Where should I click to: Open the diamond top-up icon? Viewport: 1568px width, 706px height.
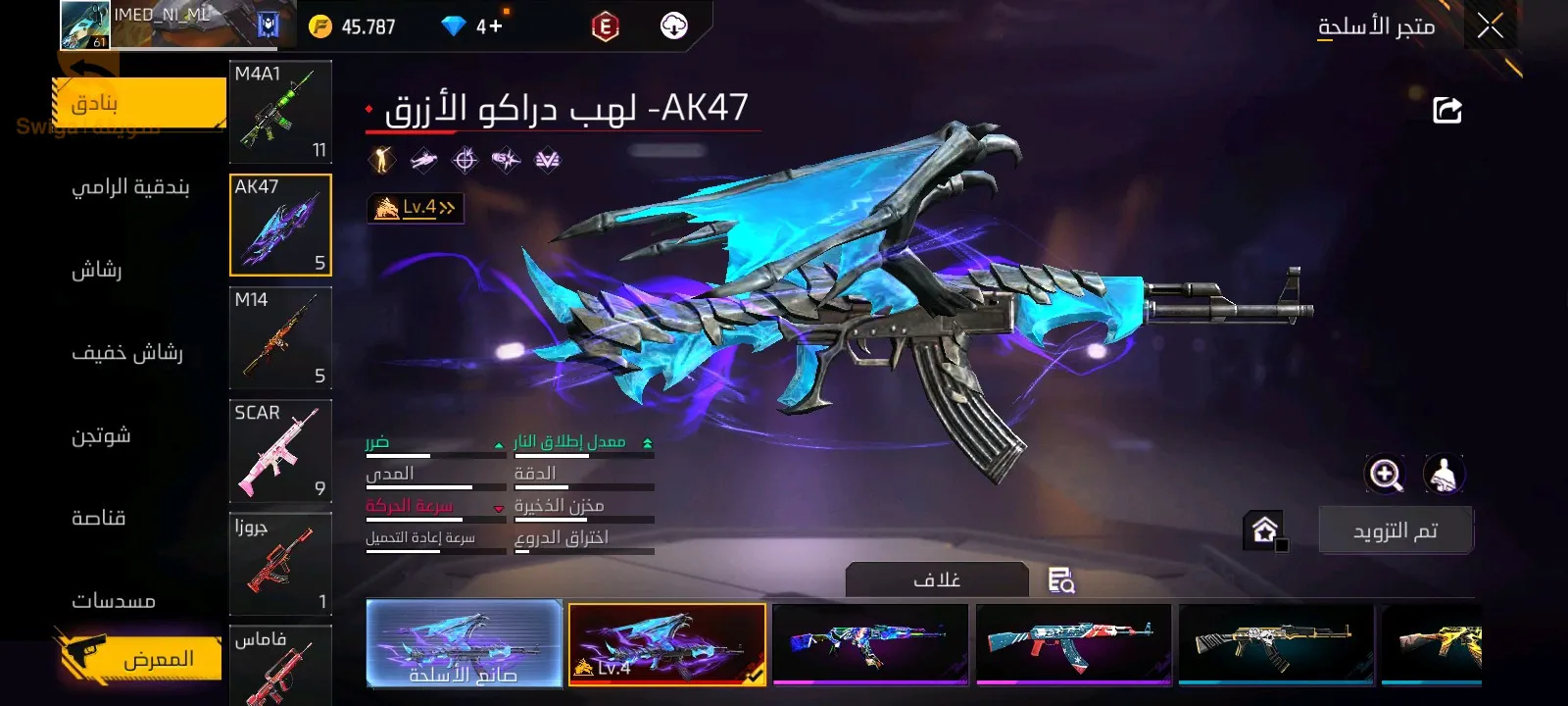453,26
